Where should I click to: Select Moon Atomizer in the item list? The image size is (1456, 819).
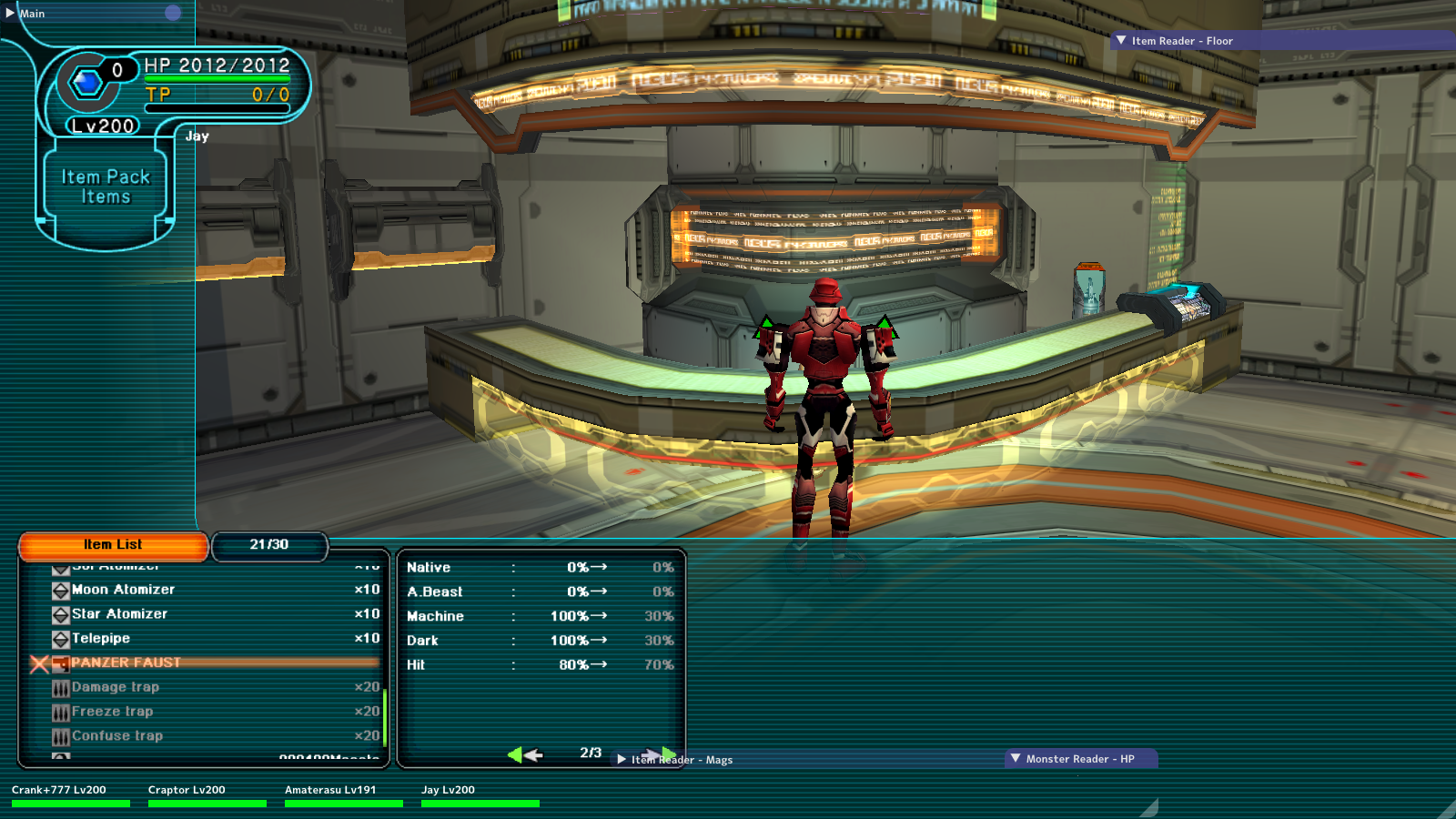(x=123, y=590)
